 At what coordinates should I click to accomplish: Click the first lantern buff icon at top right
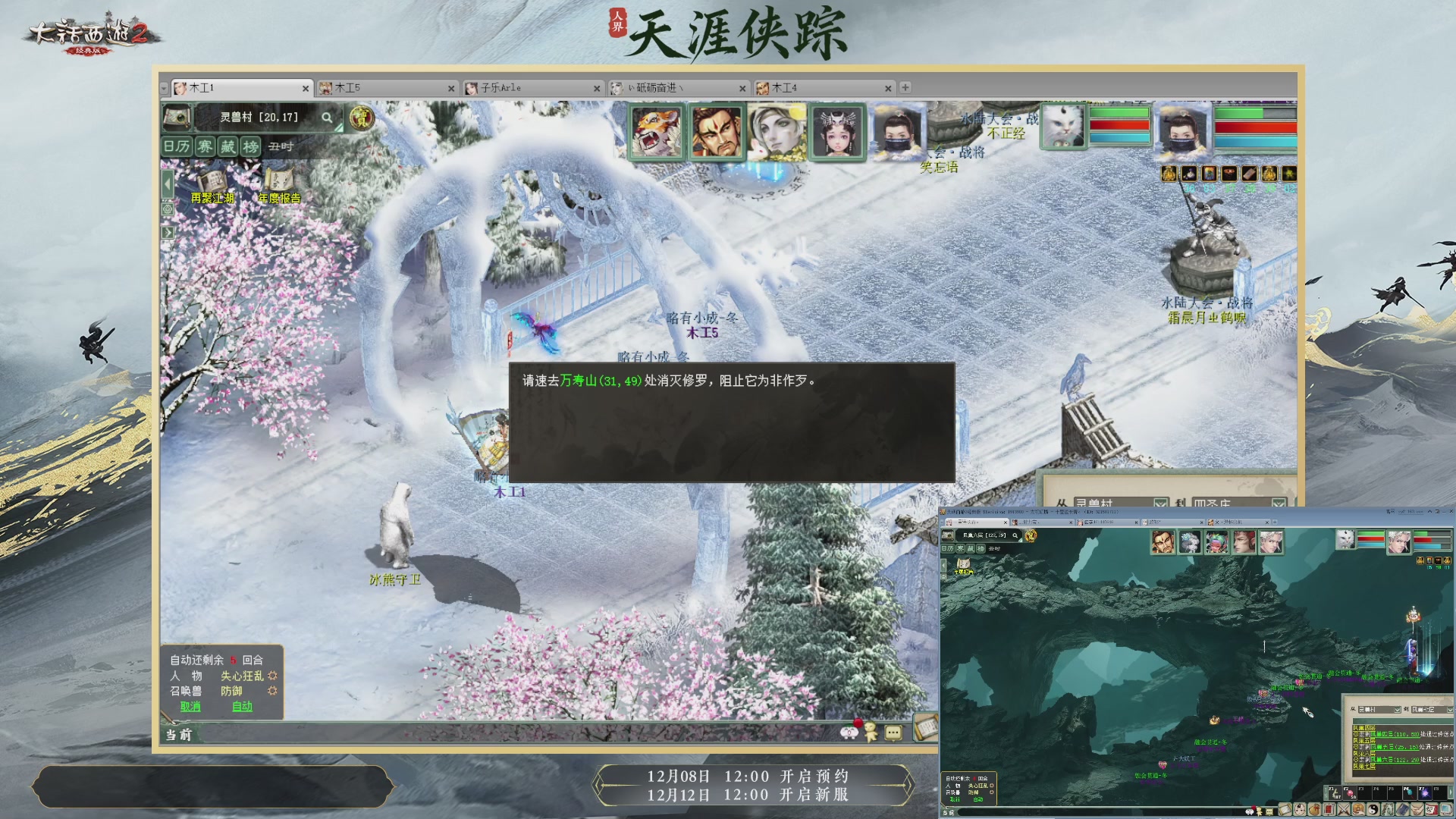pyautogui.click(x=1168, y=174)
